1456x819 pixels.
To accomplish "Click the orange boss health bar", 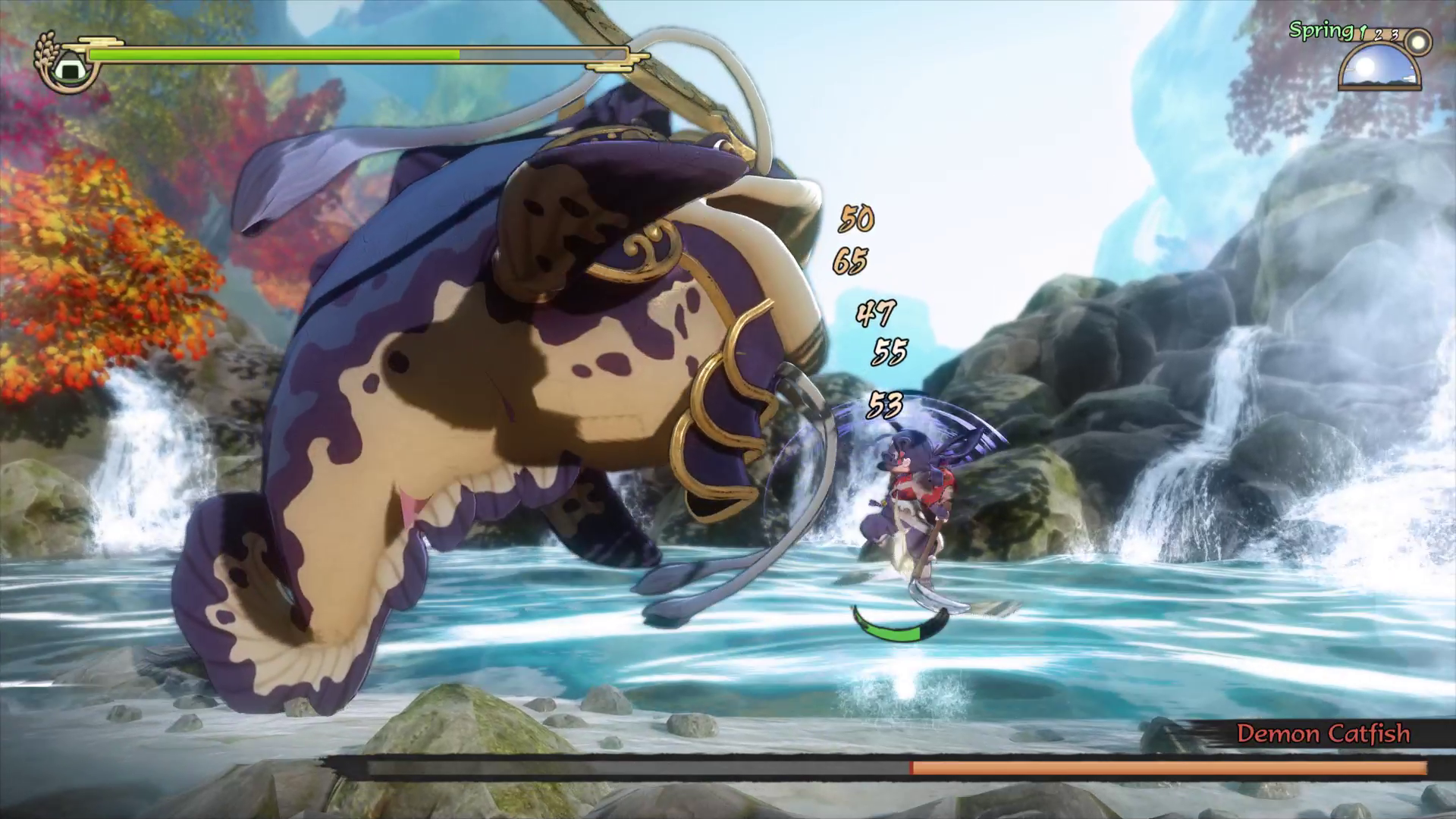I will coord(1175,767).
